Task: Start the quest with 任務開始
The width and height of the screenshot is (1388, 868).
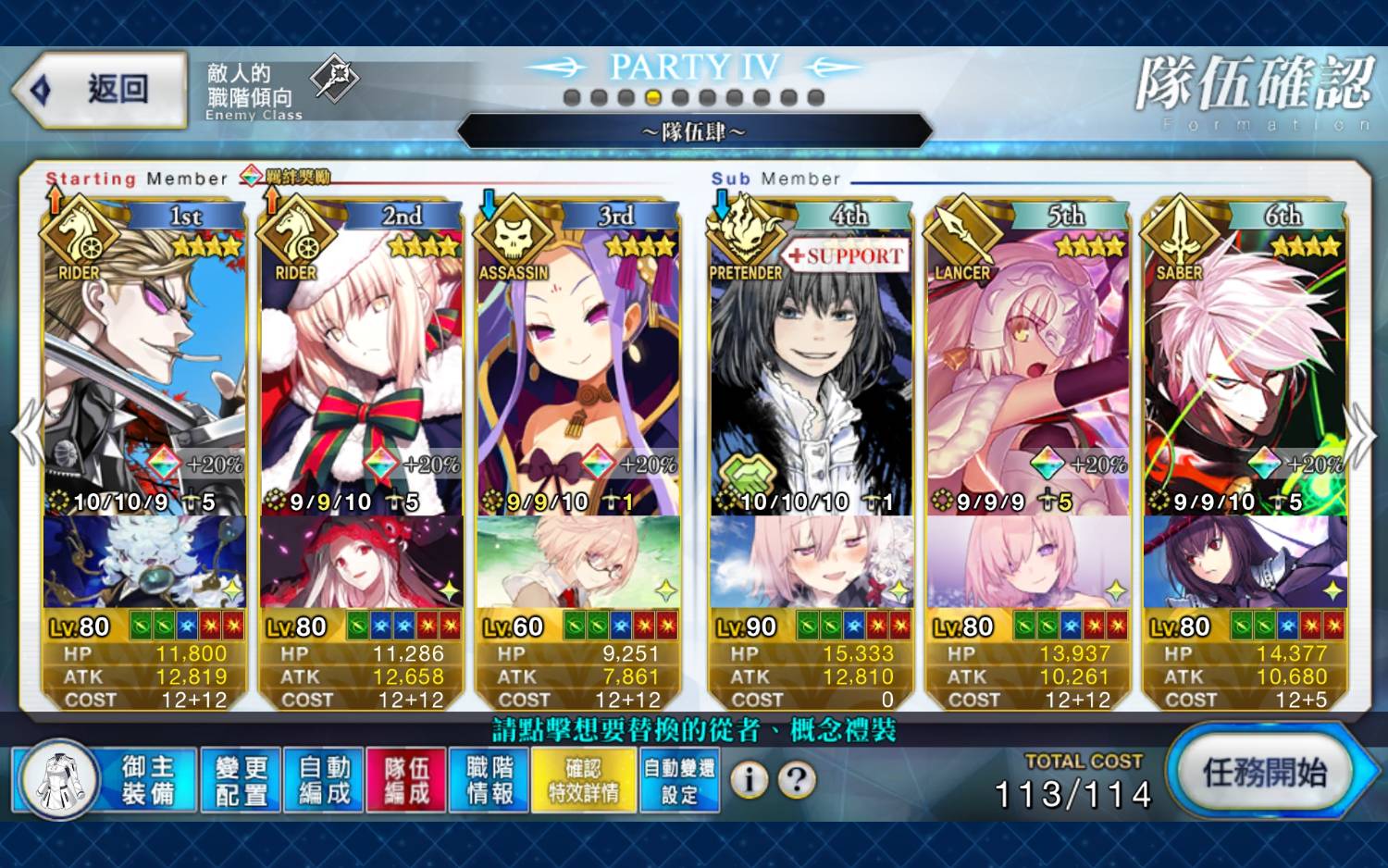Action: [x=1264, y=773]
